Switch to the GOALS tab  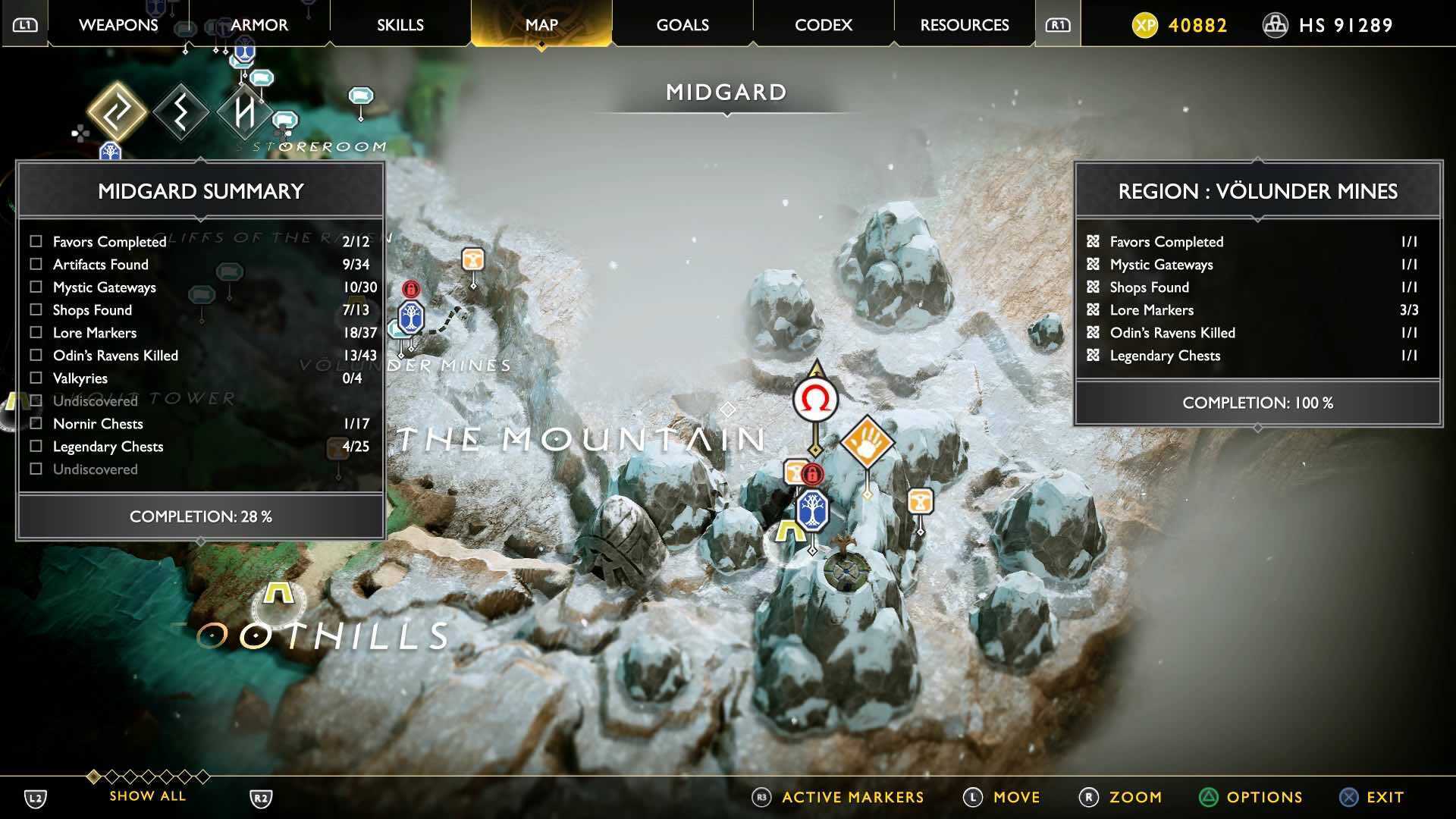[x=681, y=24]
